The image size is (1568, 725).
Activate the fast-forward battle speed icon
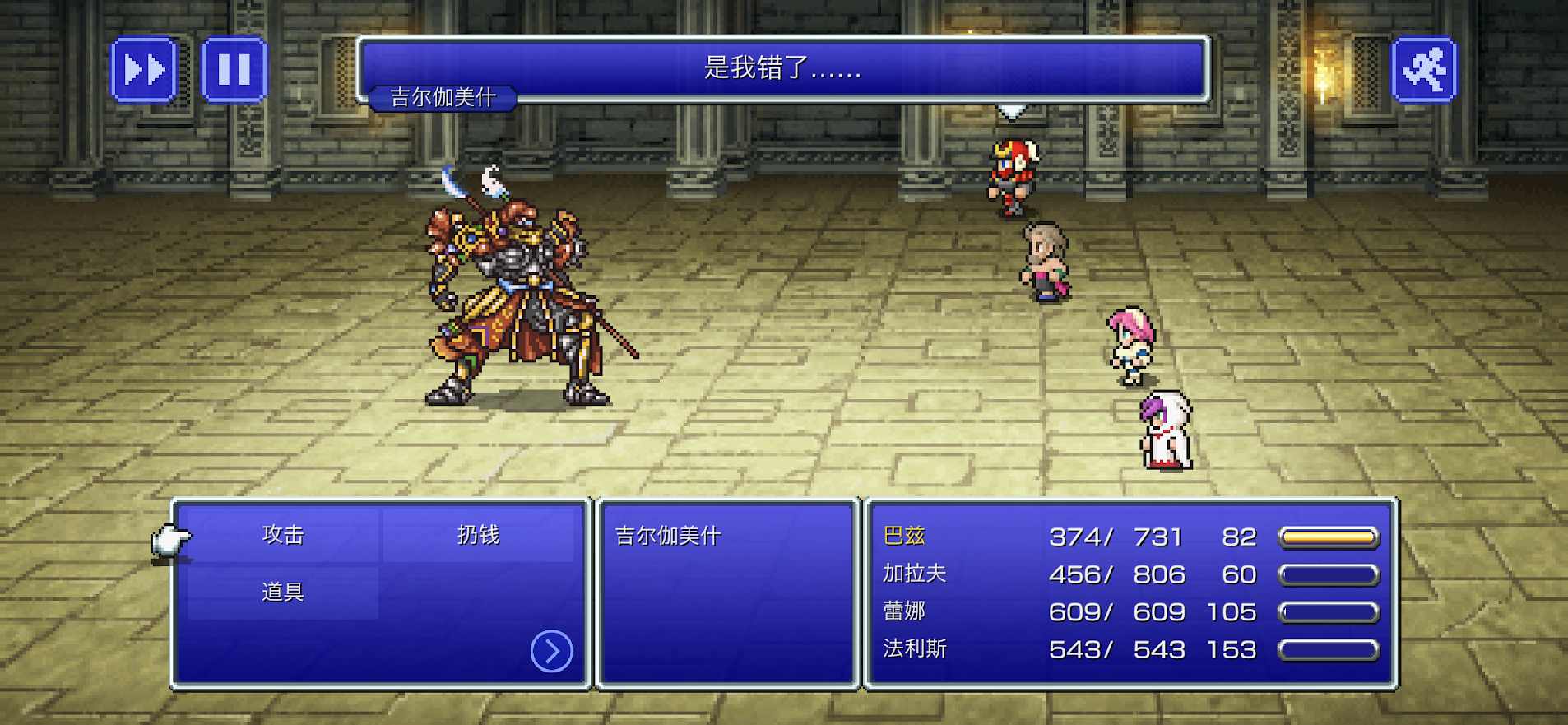click(x=145, y=70)
